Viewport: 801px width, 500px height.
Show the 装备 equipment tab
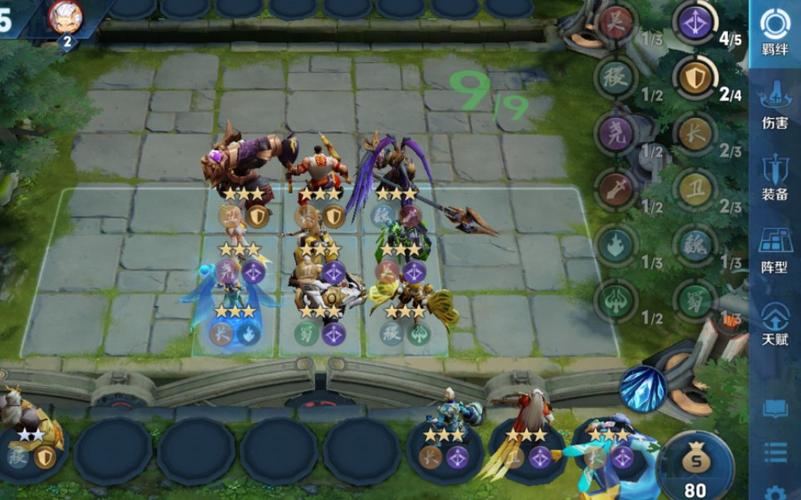point(775,175)
